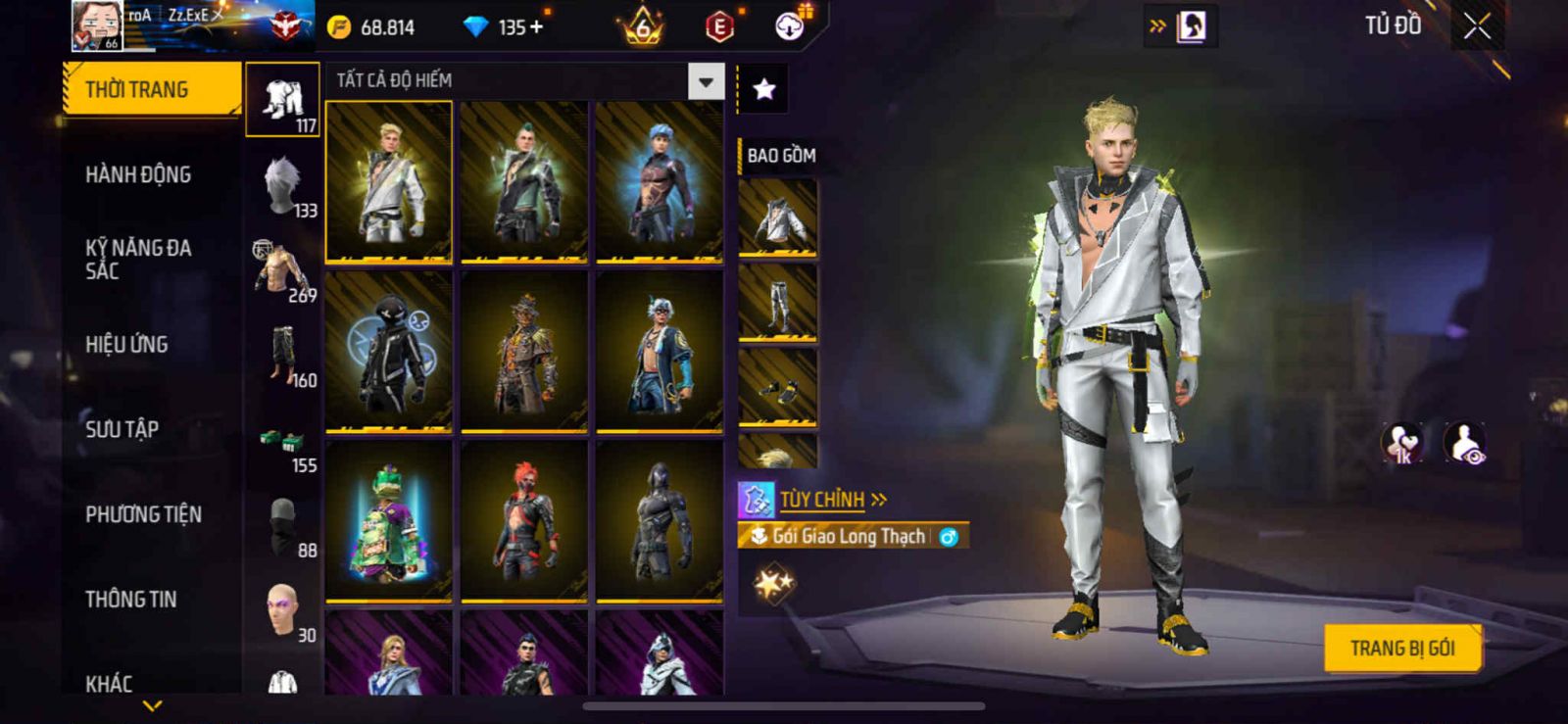Switch to the Phương Tiện tab
This screenshot has width=1568, height=724.
[x=143, y=514]
